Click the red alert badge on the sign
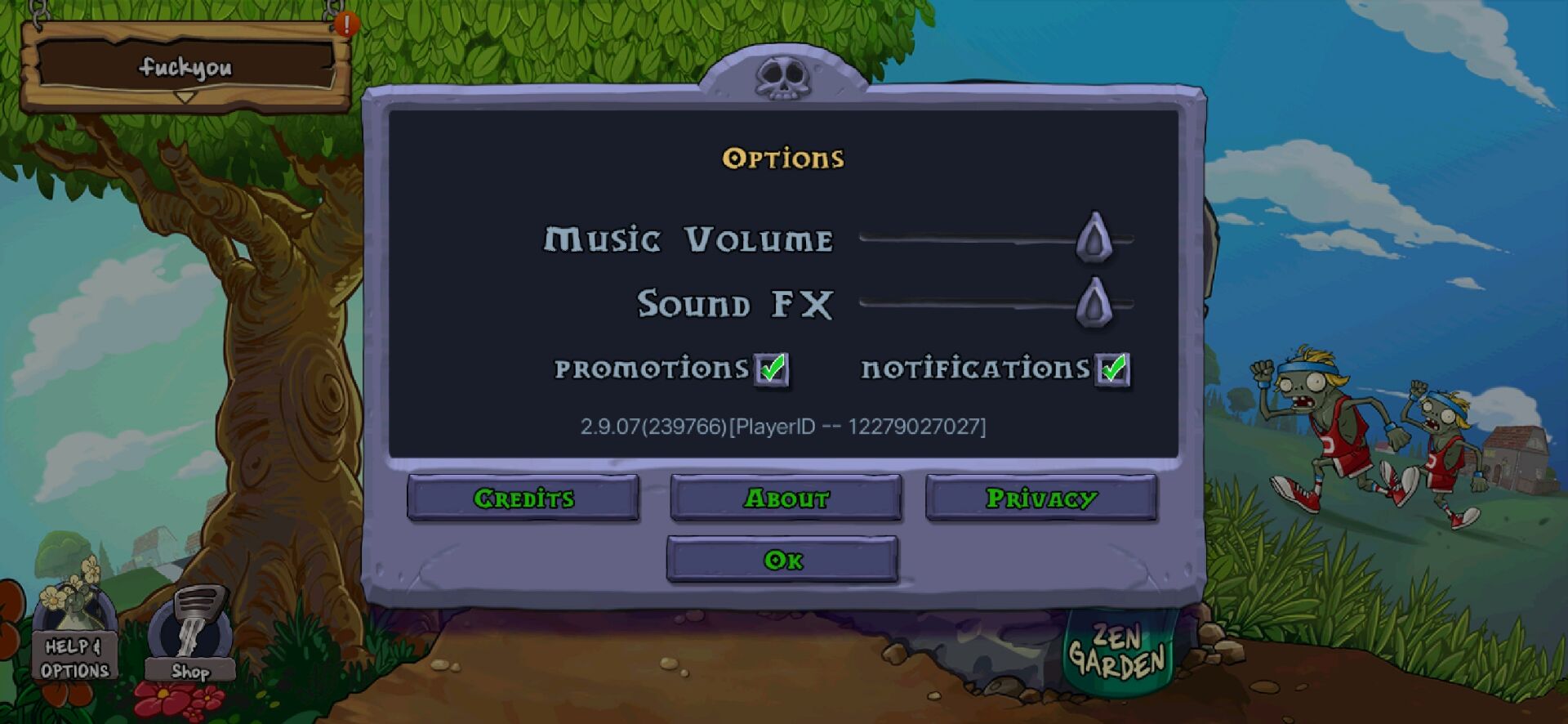 (x=346, y=24)
